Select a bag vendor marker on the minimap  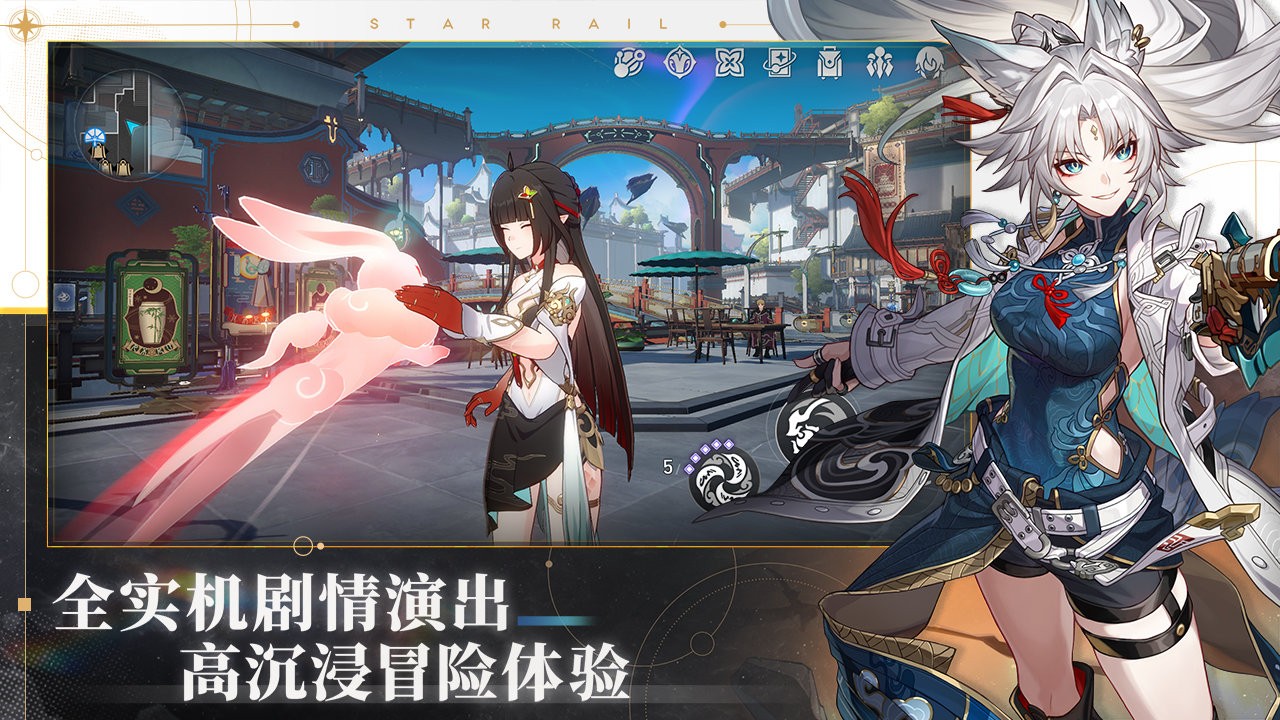(x=100, y=152)
